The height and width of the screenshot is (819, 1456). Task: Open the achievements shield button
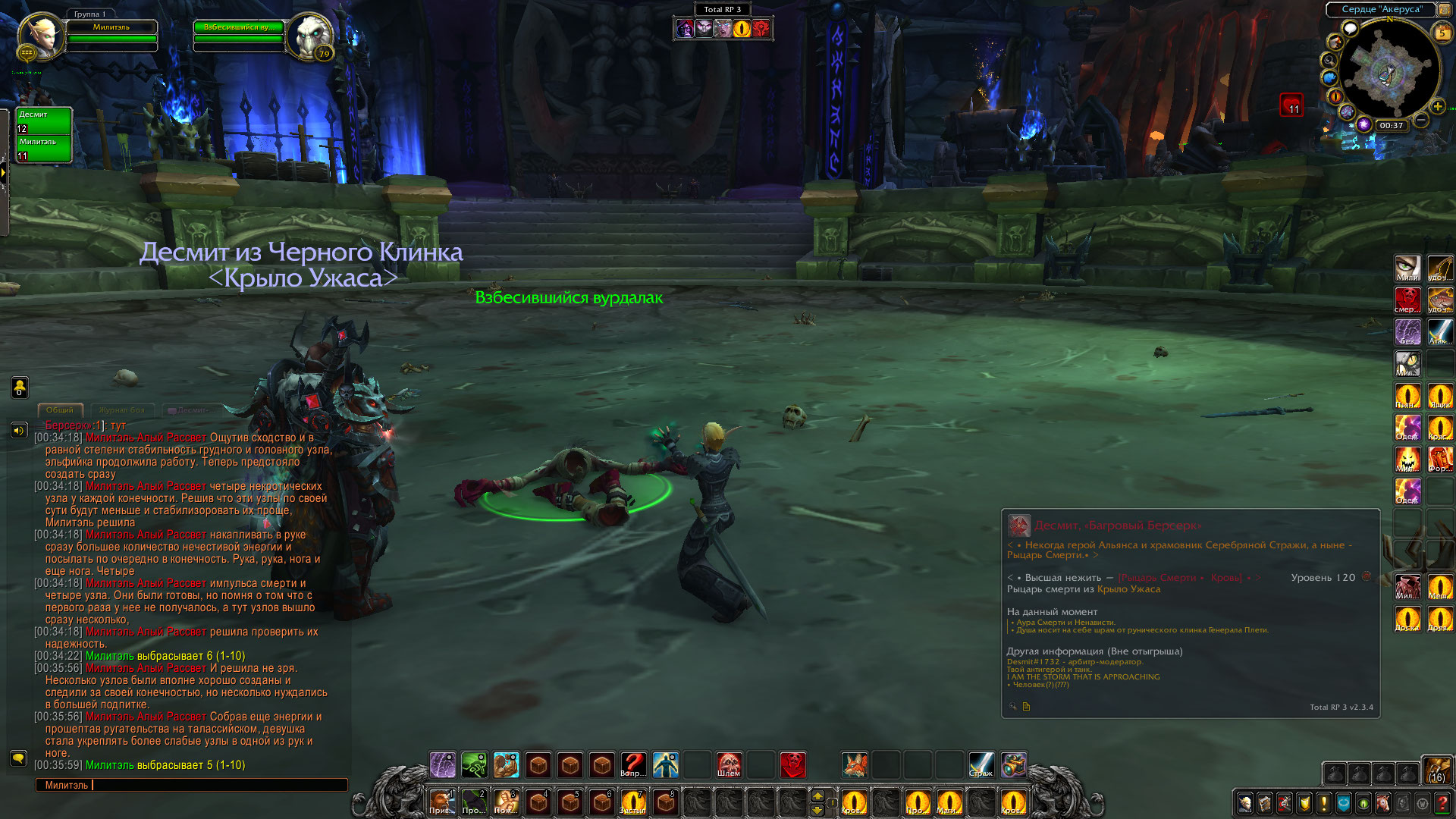pyautogui.click(x=1304, y=802)
